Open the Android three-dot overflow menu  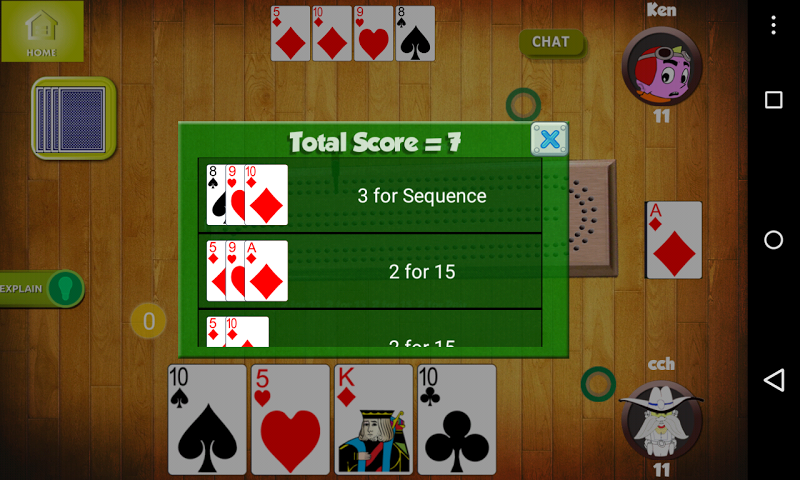coord(773,20)
